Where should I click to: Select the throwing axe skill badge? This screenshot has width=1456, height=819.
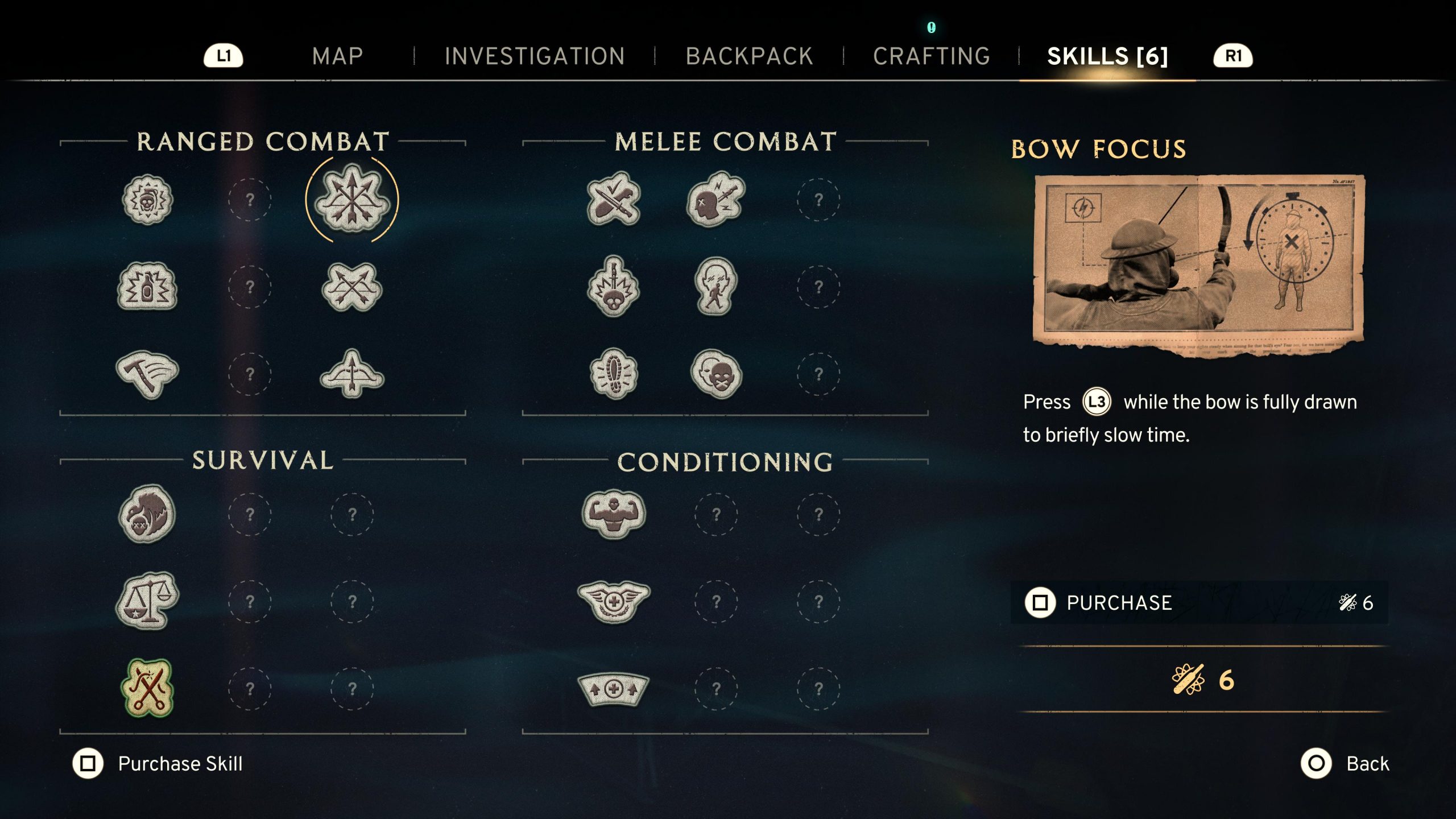[x=147, y=374]
